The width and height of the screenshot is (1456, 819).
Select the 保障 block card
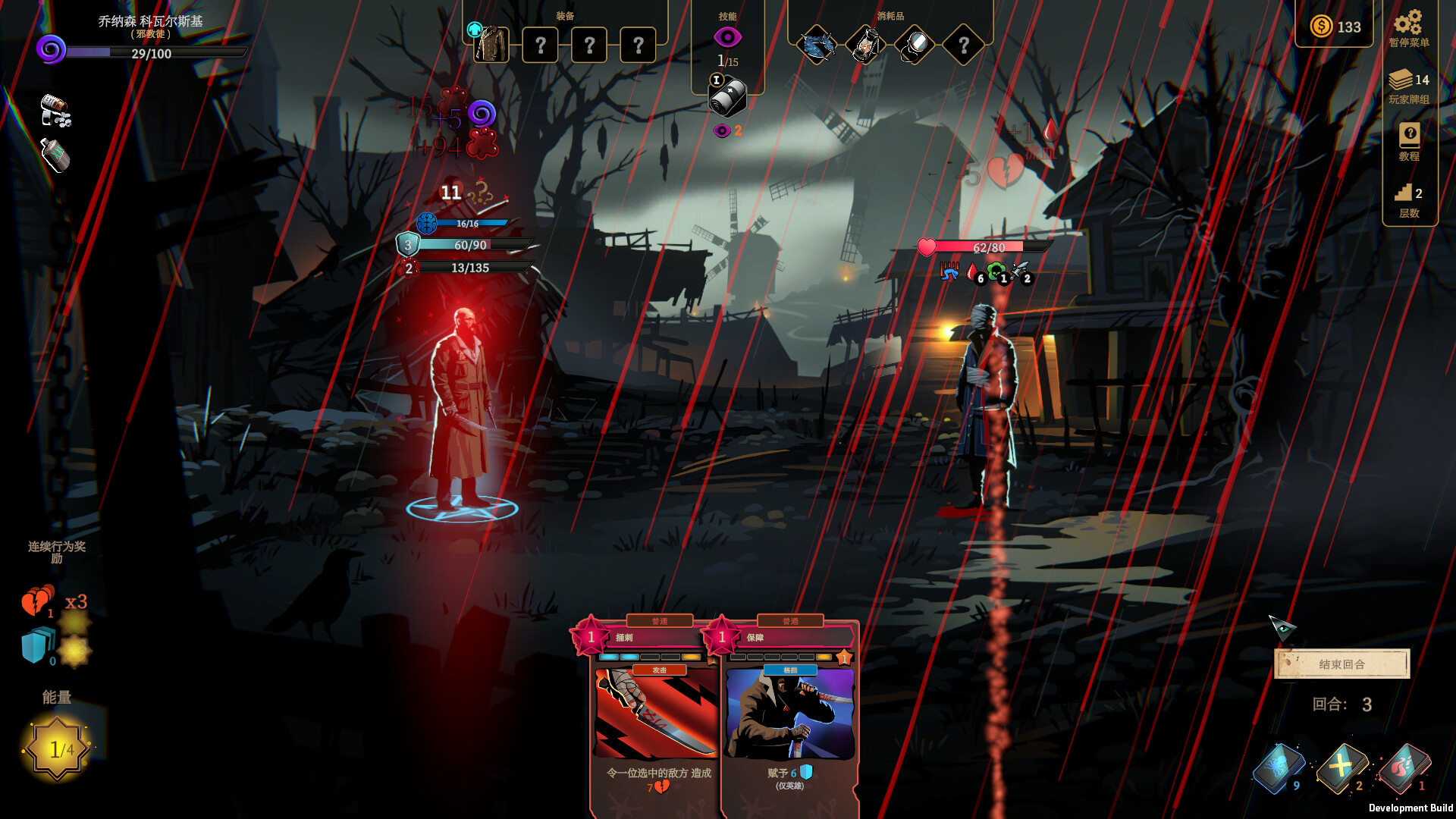(x=789, y=713)
